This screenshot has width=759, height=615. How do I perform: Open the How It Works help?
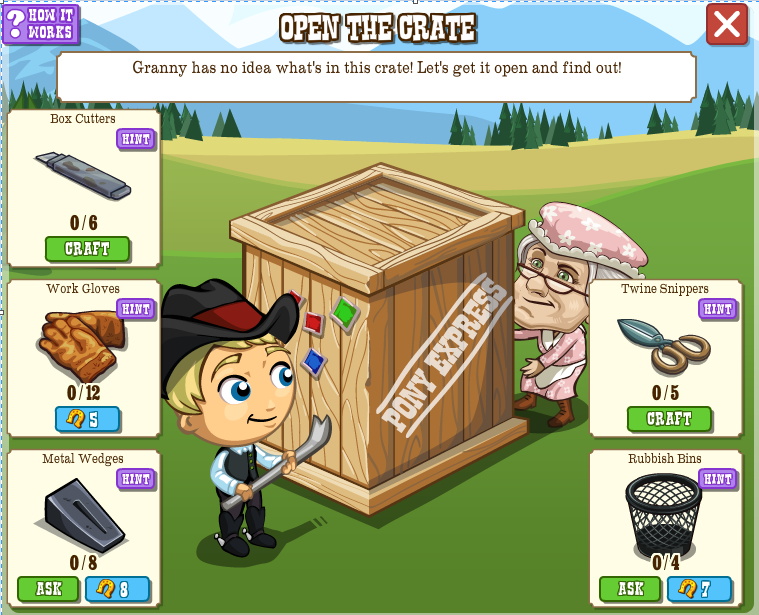tap(41, 24)
